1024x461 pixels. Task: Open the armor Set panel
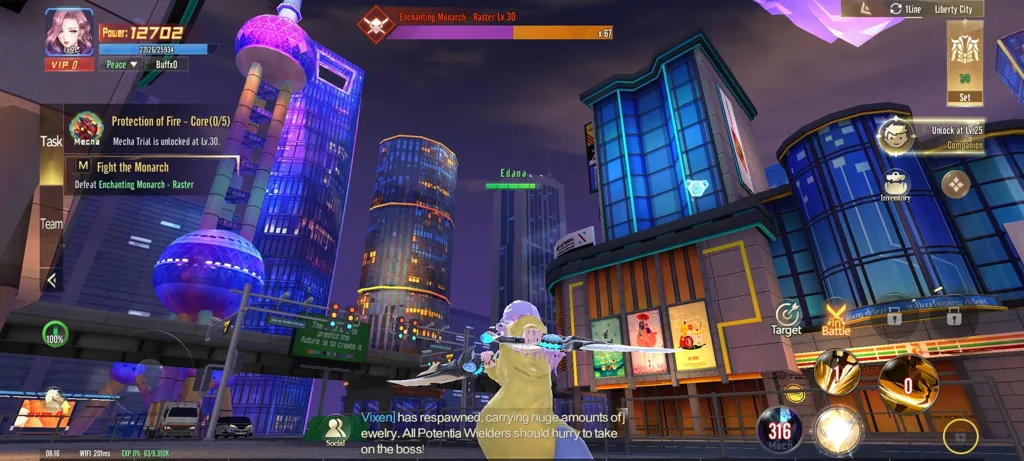point(964,62)
